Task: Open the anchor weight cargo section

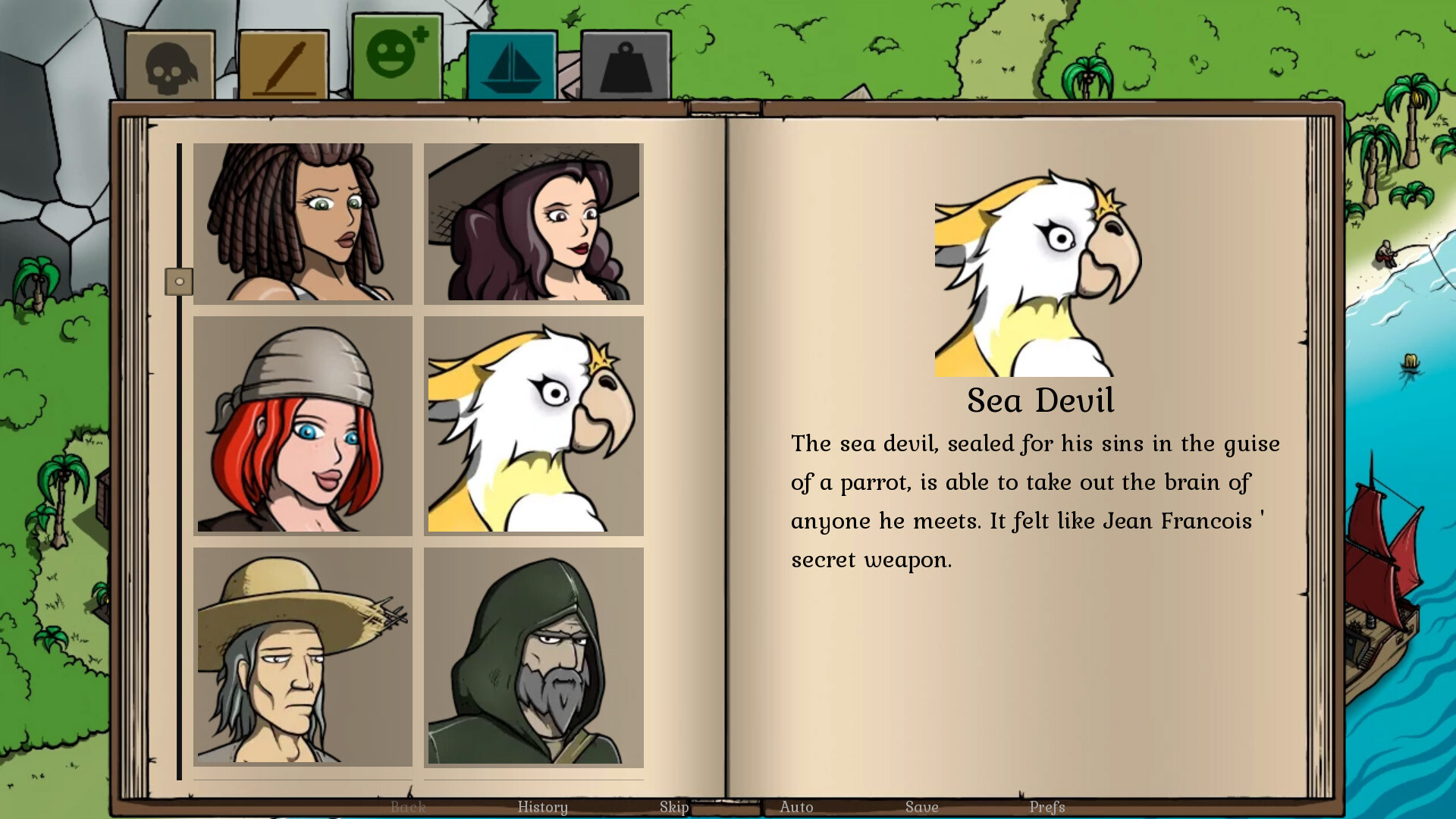Action: (625, 64)
